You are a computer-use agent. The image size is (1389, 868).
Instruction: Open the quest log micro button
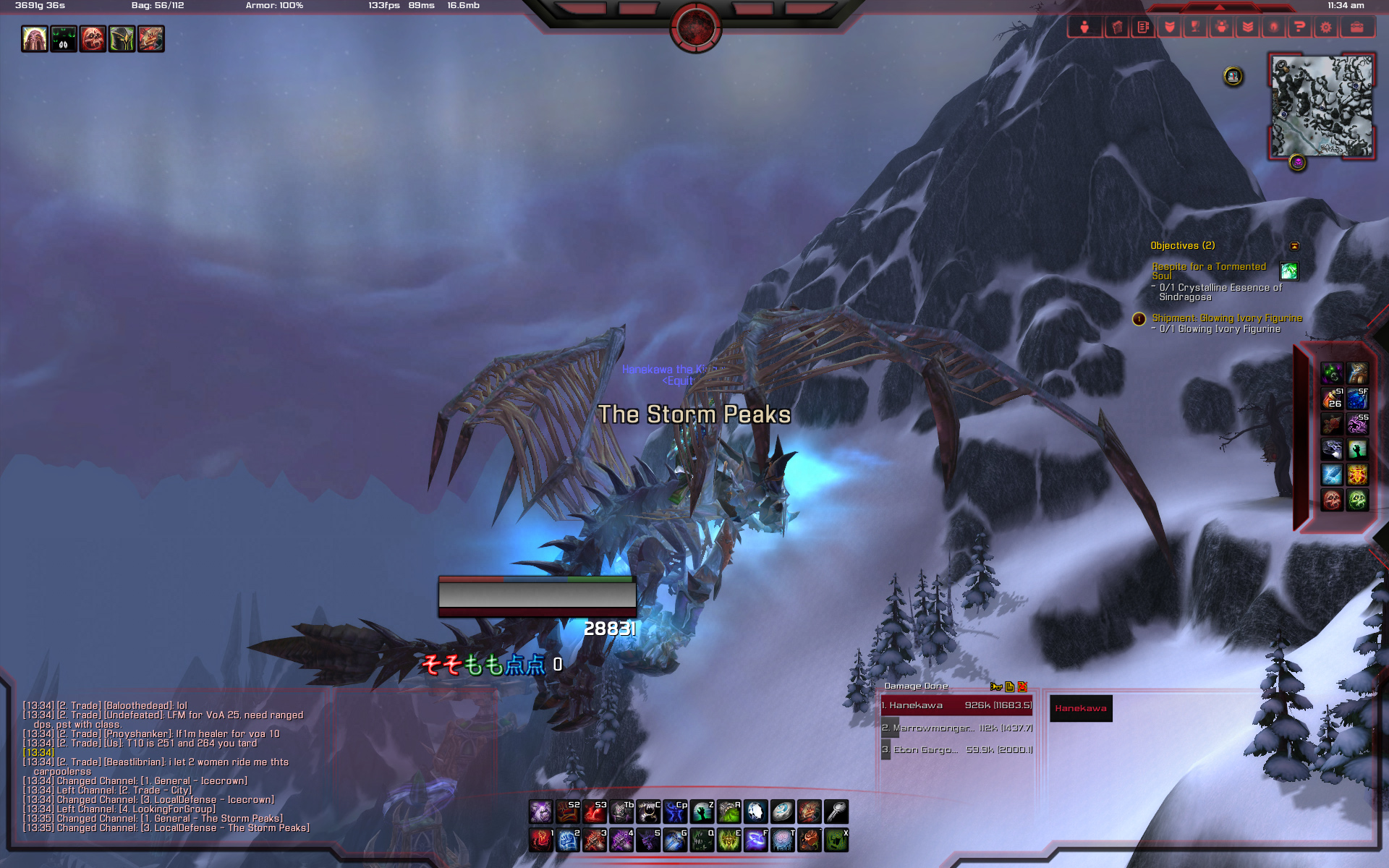pos(1143,27)
